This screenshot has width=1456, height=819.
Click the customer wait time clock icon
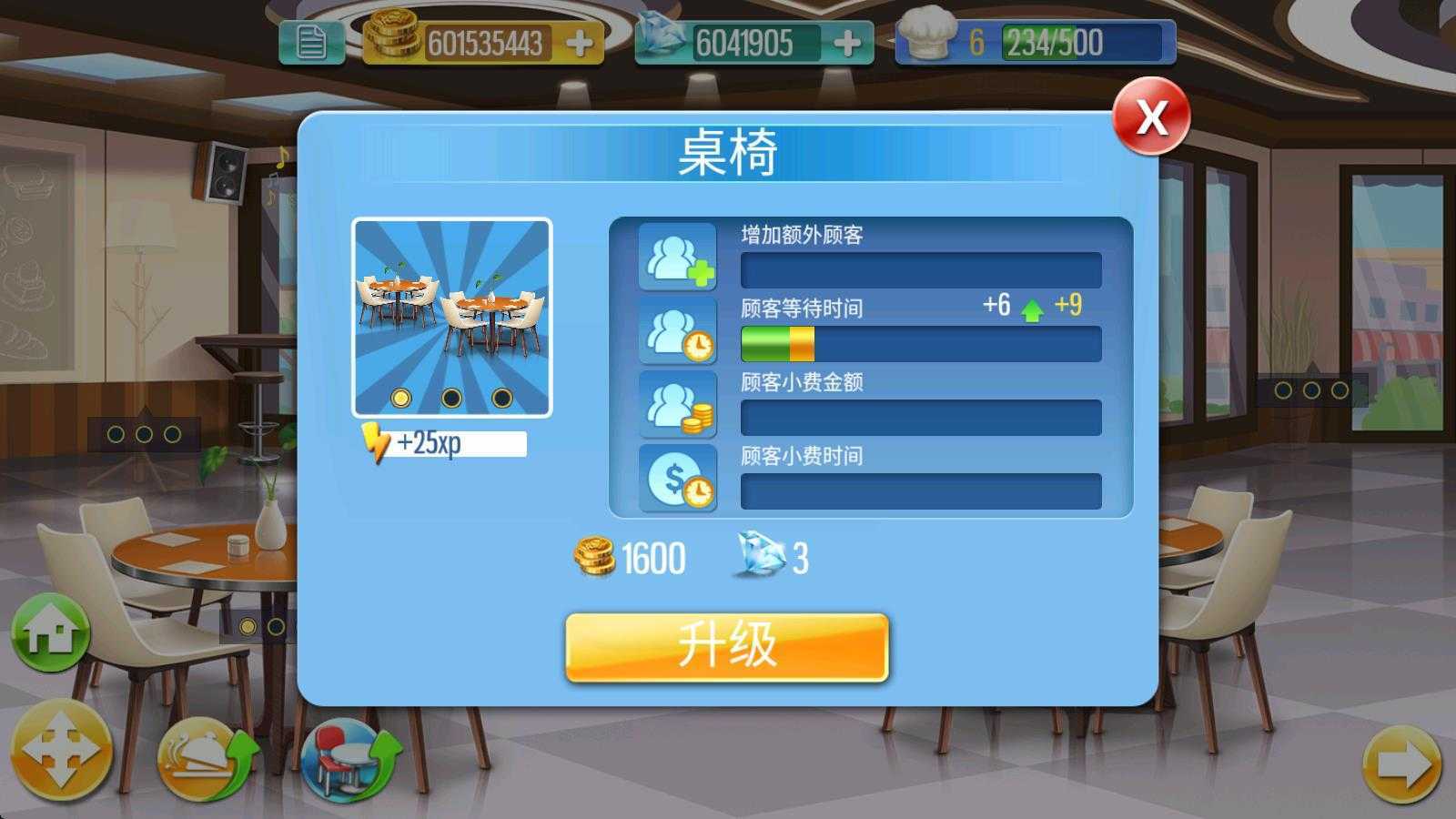point(677,329)
